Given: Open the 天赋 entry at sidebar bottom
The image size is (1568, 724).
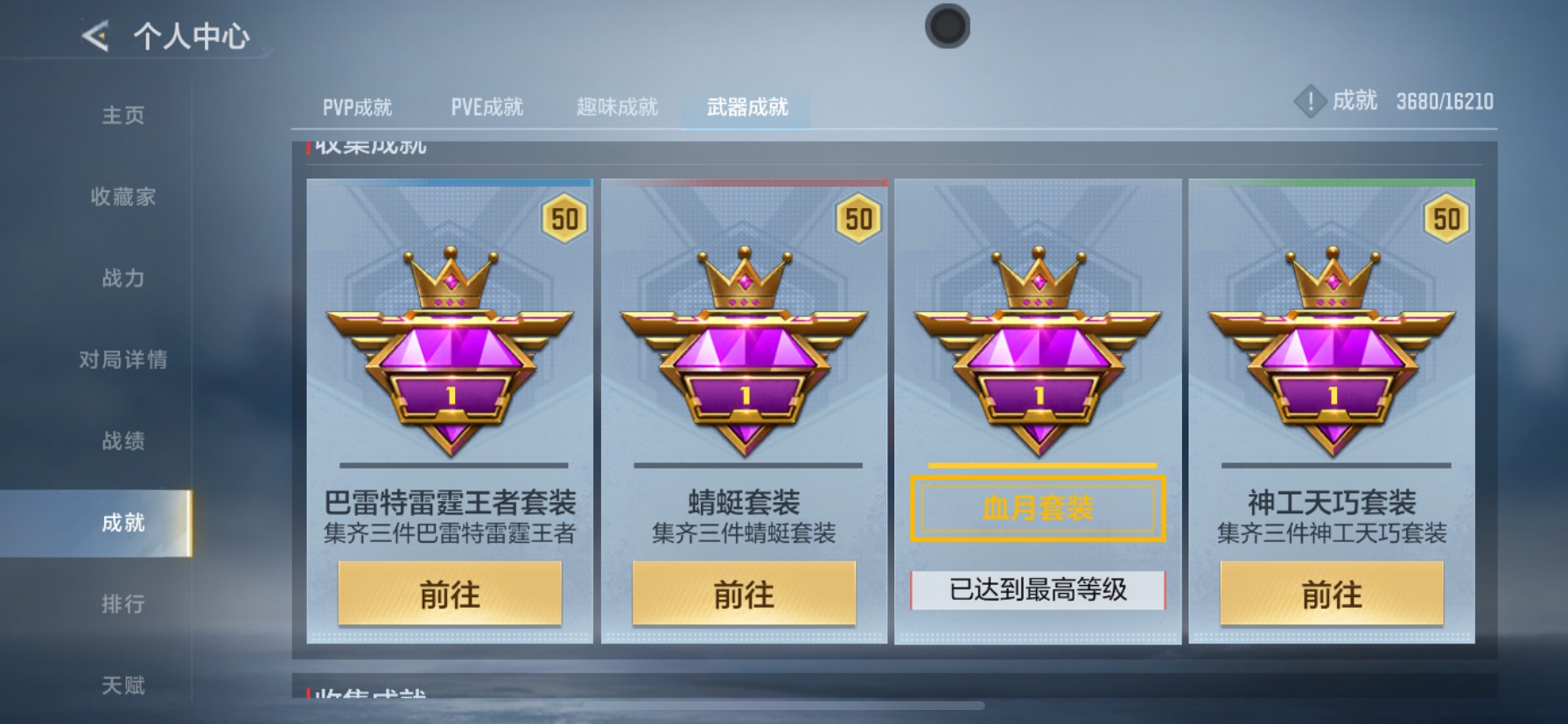Looking at the screenshot, I should [122, 685].
